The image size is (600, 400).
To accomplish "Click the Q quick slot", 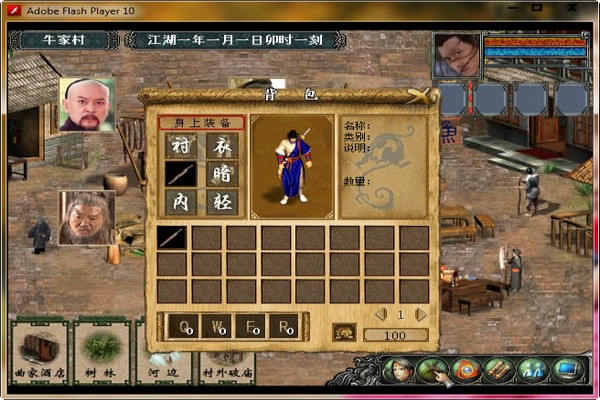I will 185,328.
